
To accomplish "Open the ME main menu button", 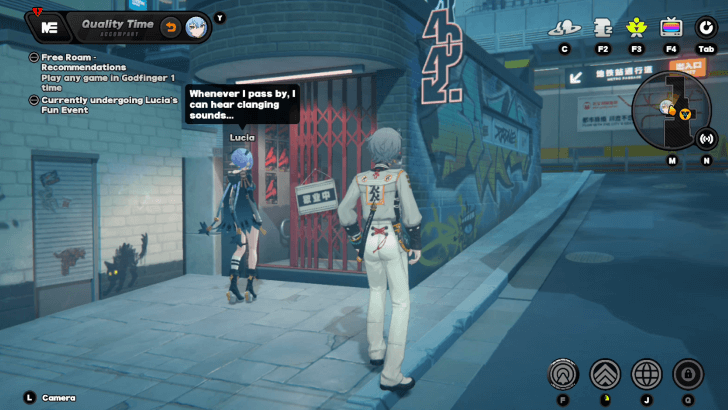I will coord(49,26).
